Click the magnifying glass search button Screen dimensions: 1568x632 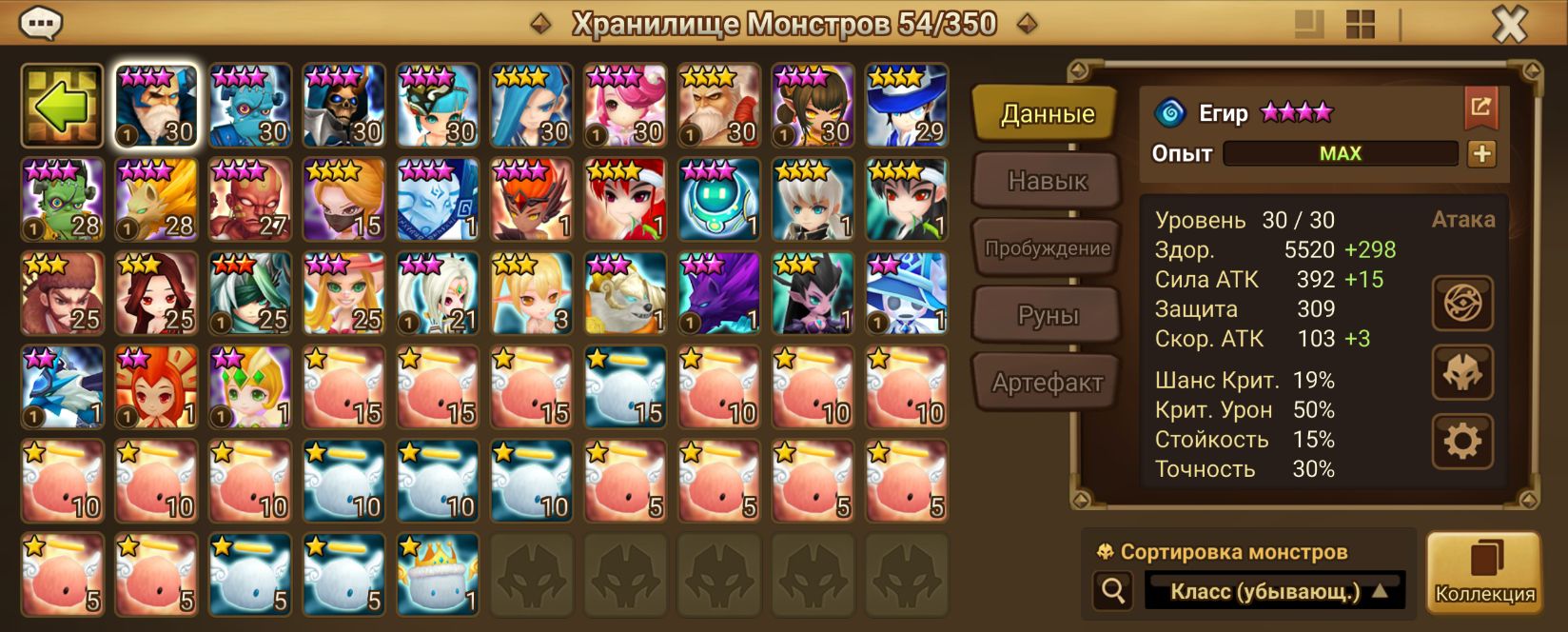coord(1112,591)
